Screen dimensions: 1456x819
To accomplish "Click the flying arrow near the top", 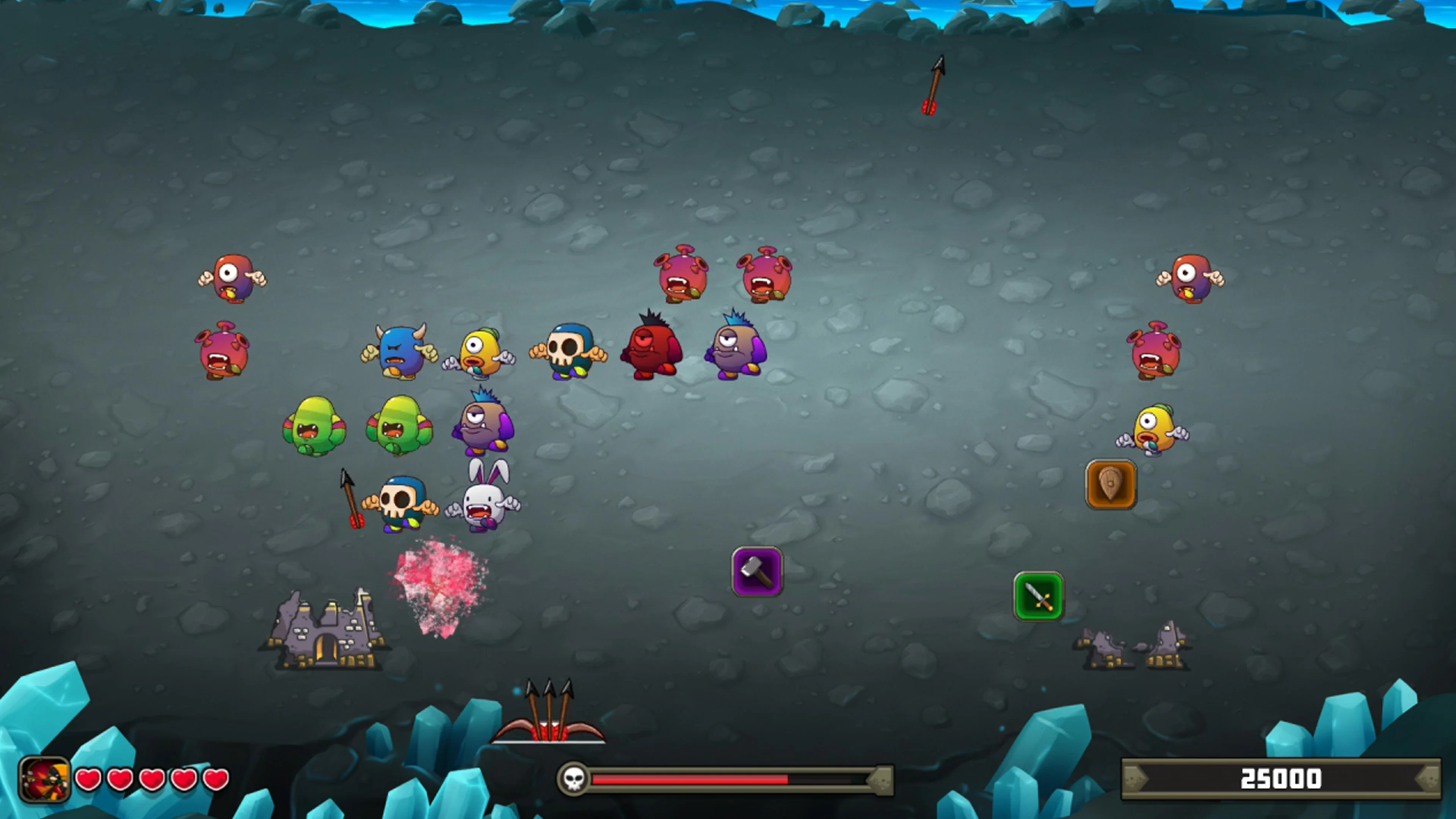I will pos(935,85).
